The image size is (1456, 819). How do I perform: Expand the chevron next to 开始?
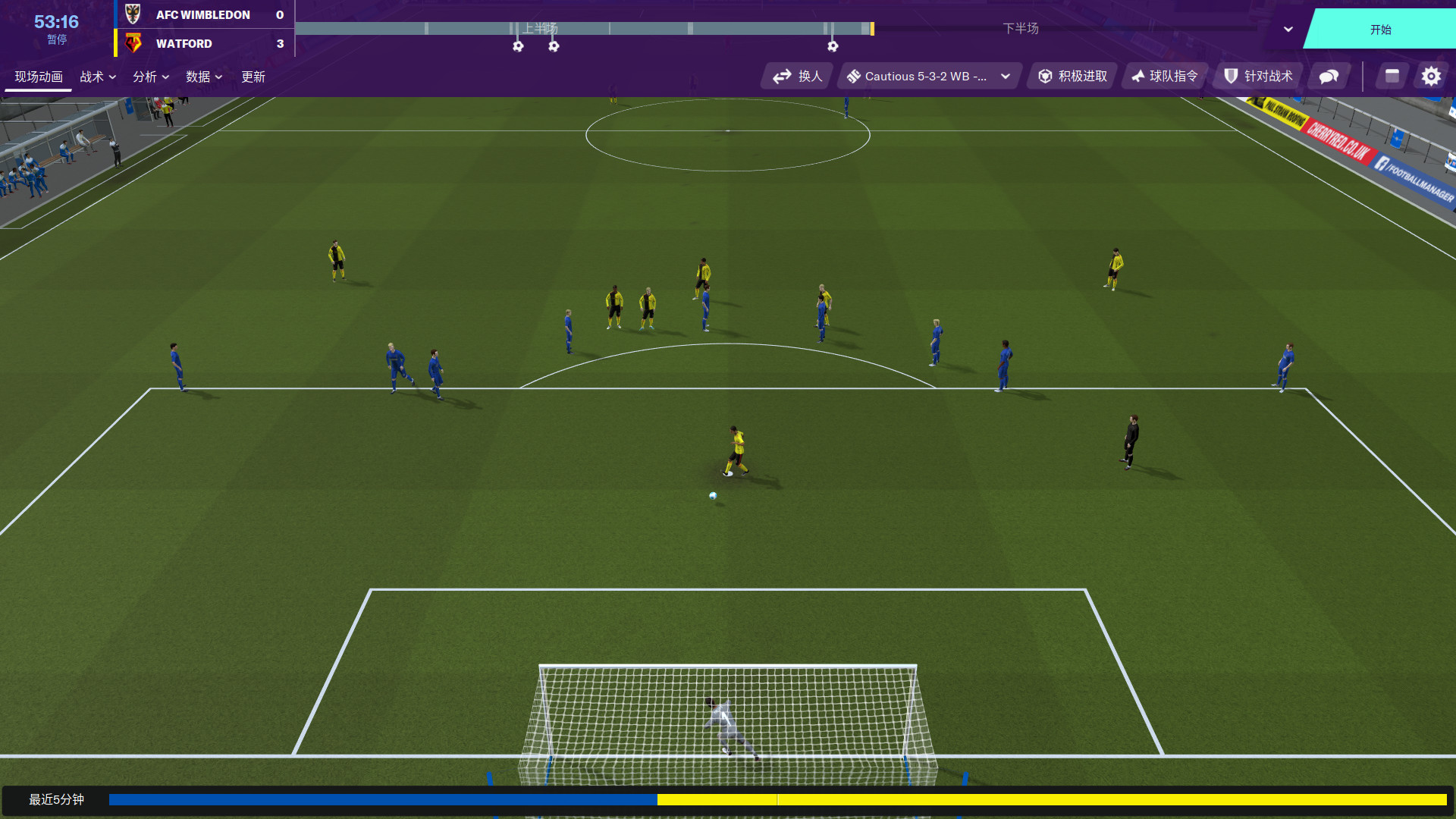point(1287,28)
